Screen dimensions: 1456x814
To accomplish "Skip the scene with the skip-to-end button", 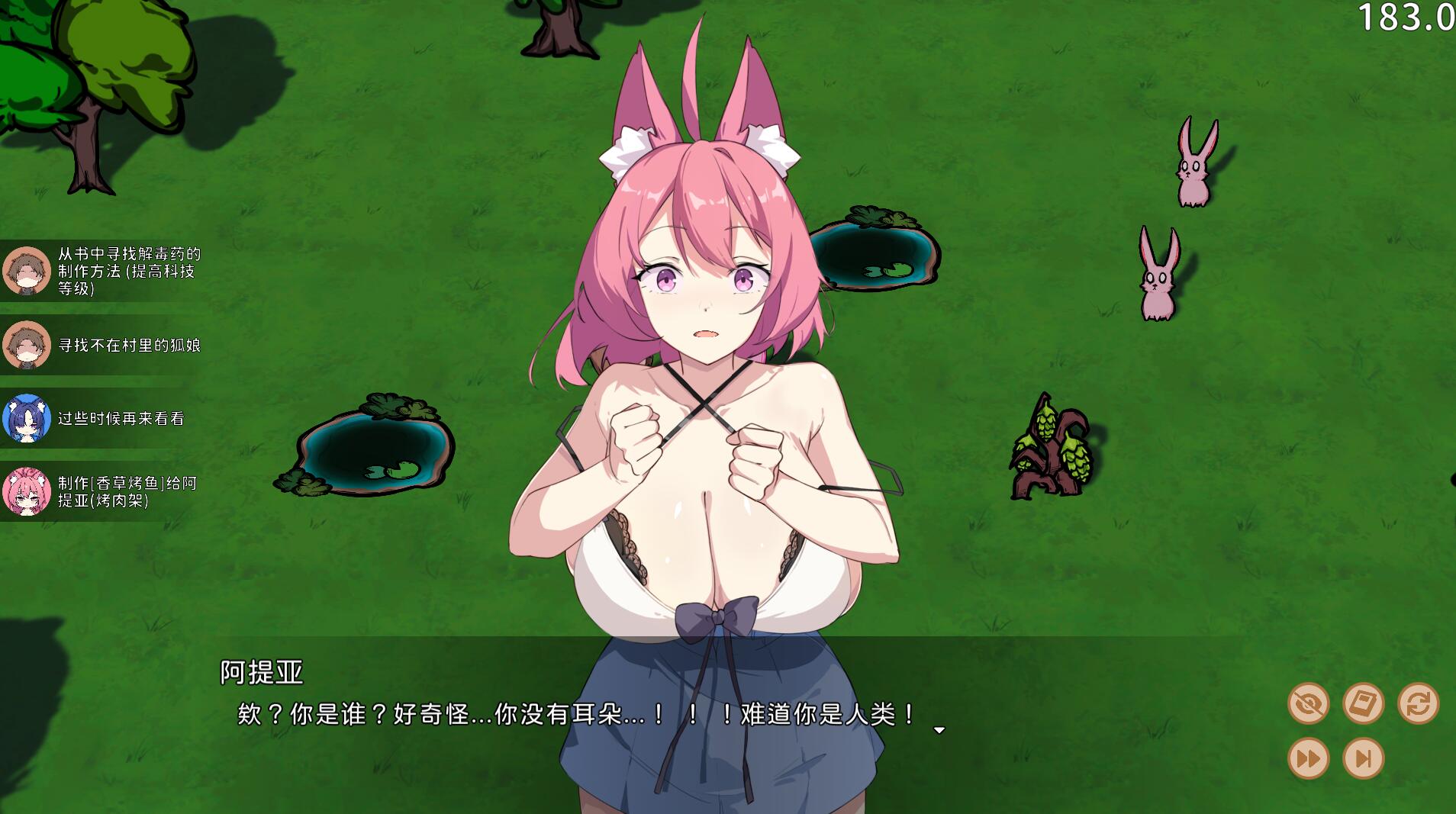I will [x=1363, y=758].
